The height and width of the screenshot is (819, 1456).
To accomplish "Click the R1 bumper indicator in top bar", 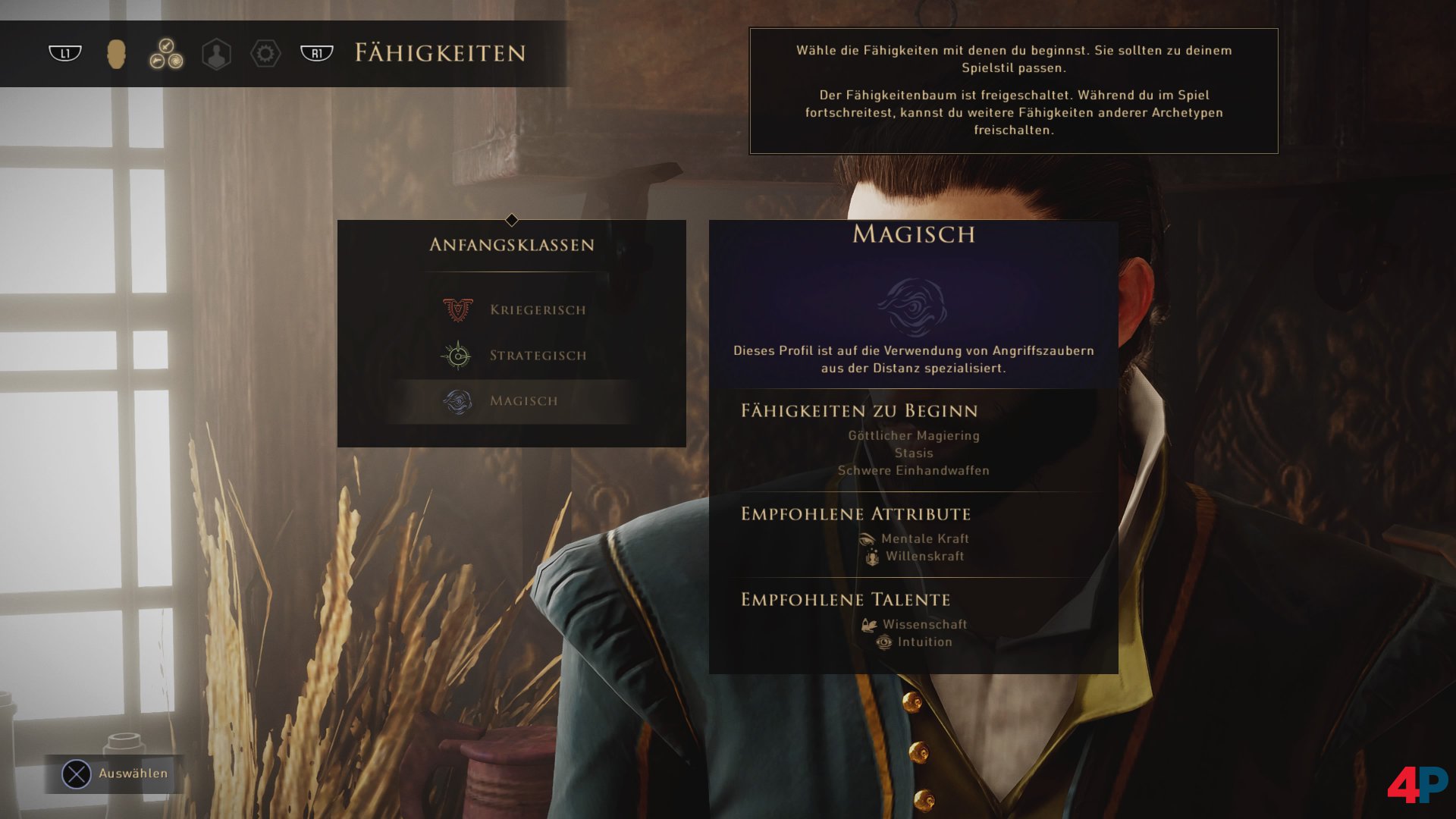I will tap(316, 54).
